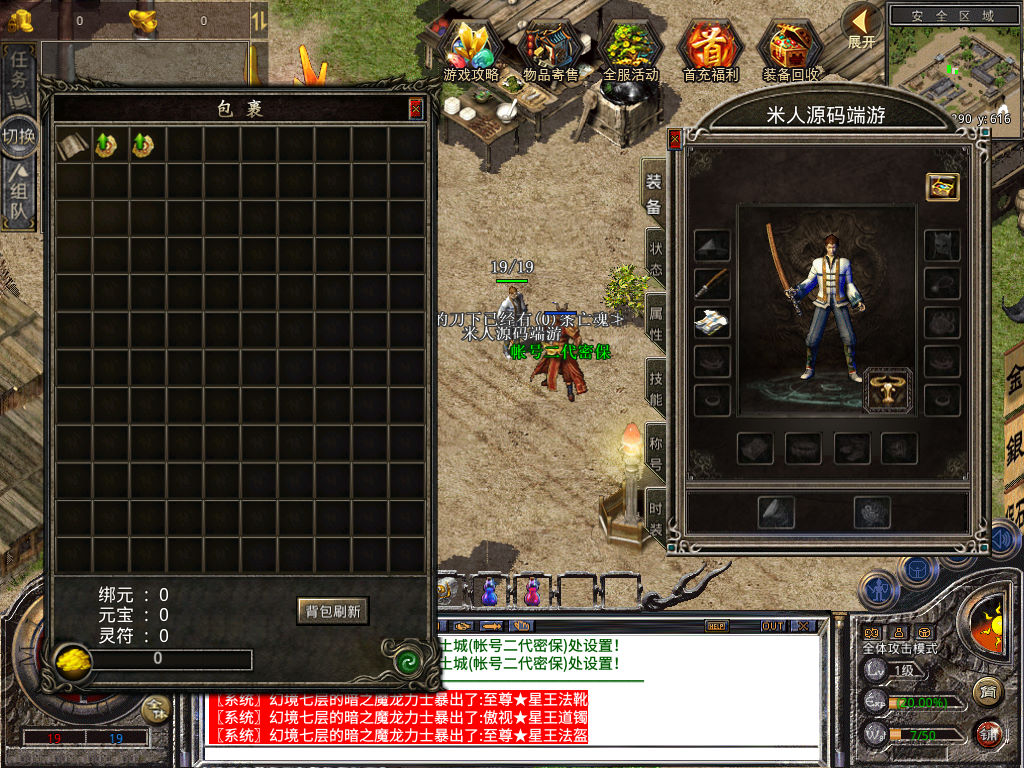Click the 切换 switch button
Viewport: 1024px width, 768px height.
coord(20,135)
